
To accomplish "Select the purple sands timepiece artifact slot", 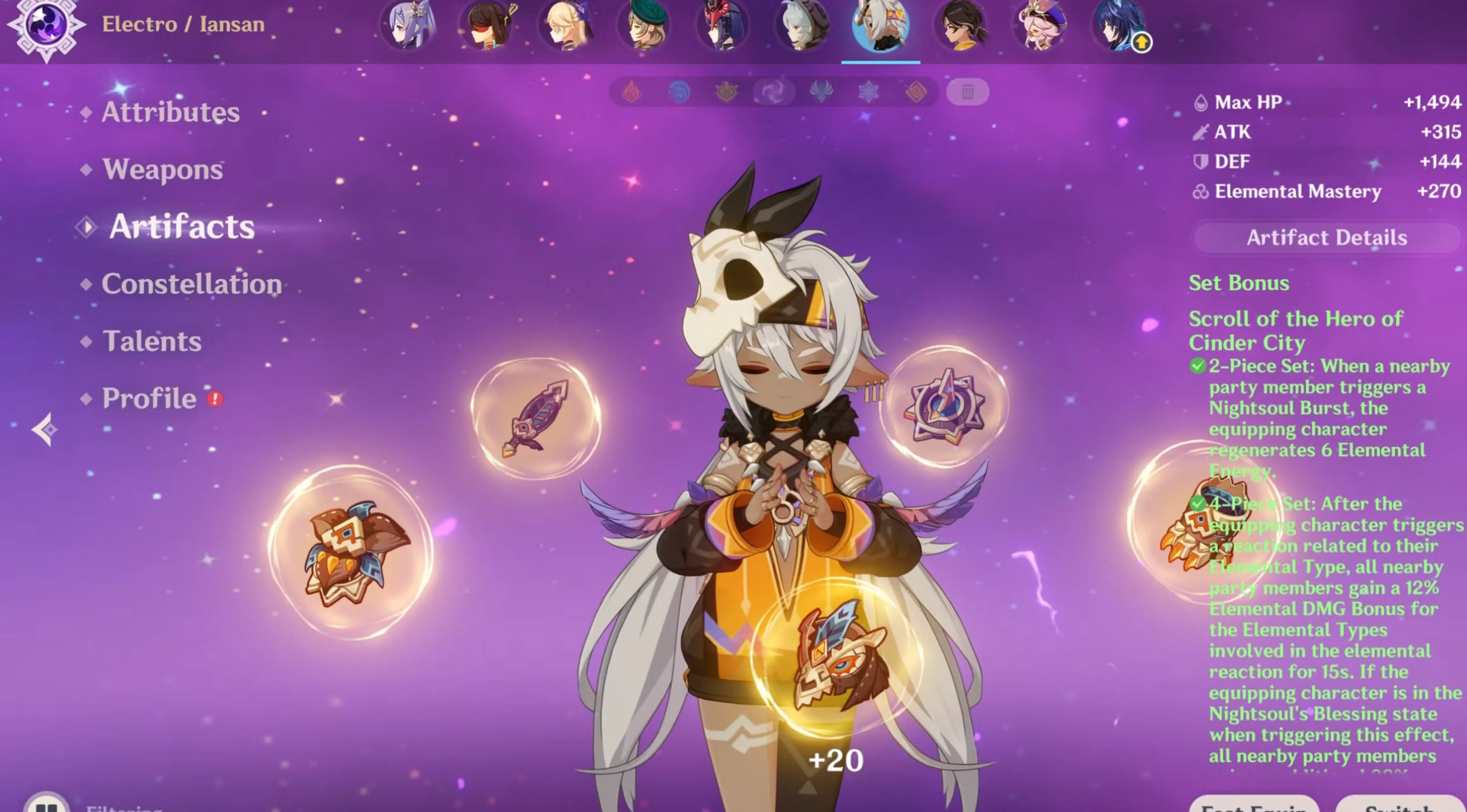I will 944,407.
